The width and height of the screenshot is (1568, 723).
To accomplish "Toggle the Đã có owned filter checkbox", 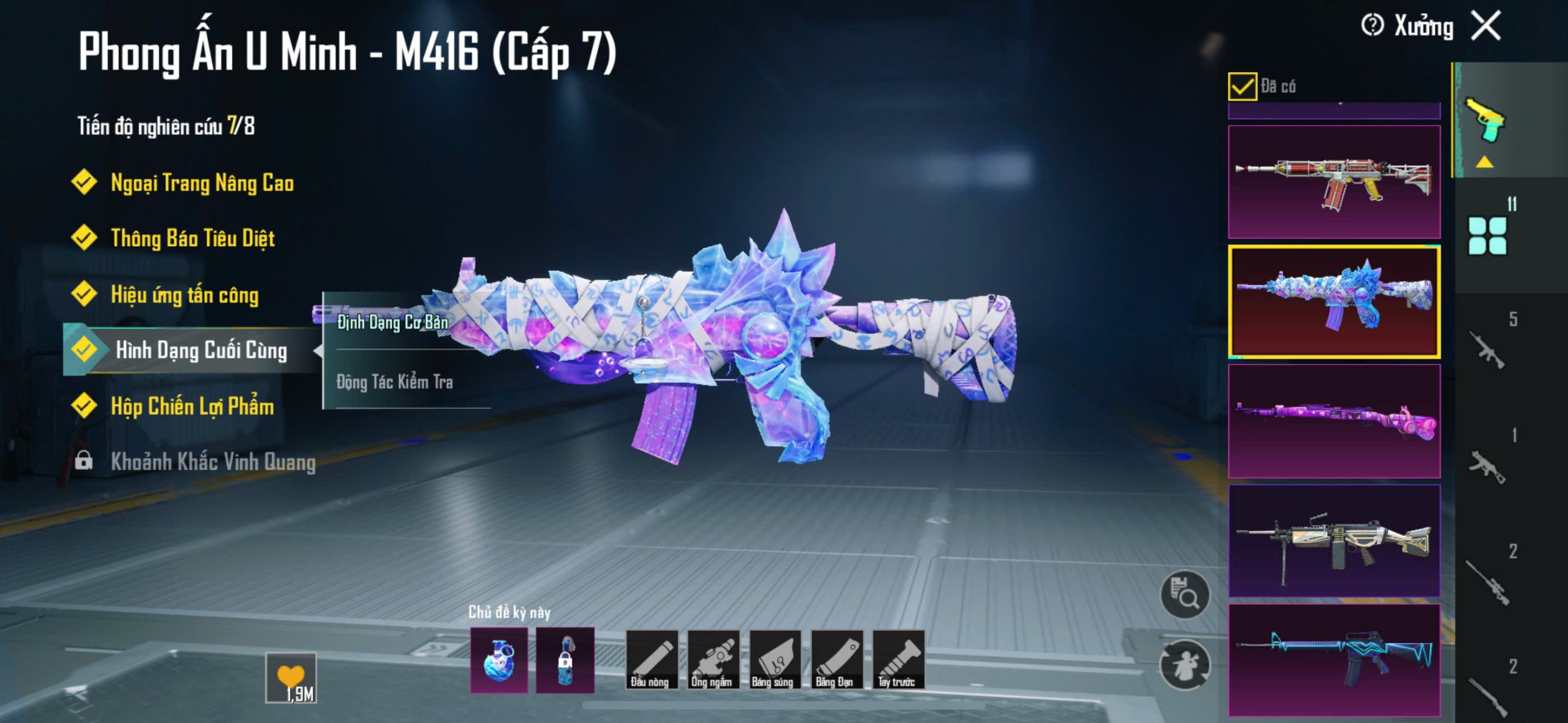I will (1242, 86).
